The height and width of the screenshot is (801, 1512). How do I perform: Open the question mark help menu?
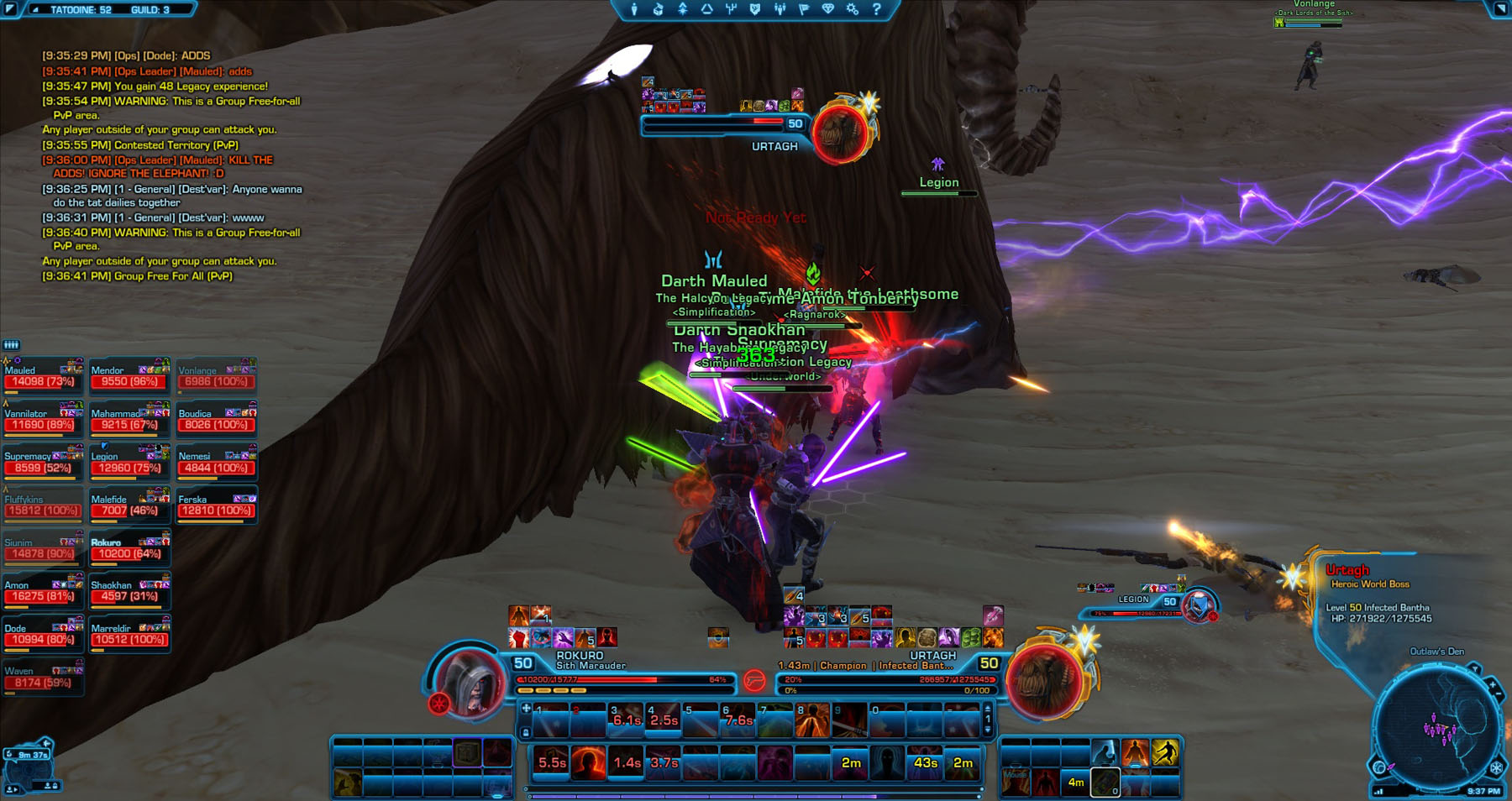point(876,9)
